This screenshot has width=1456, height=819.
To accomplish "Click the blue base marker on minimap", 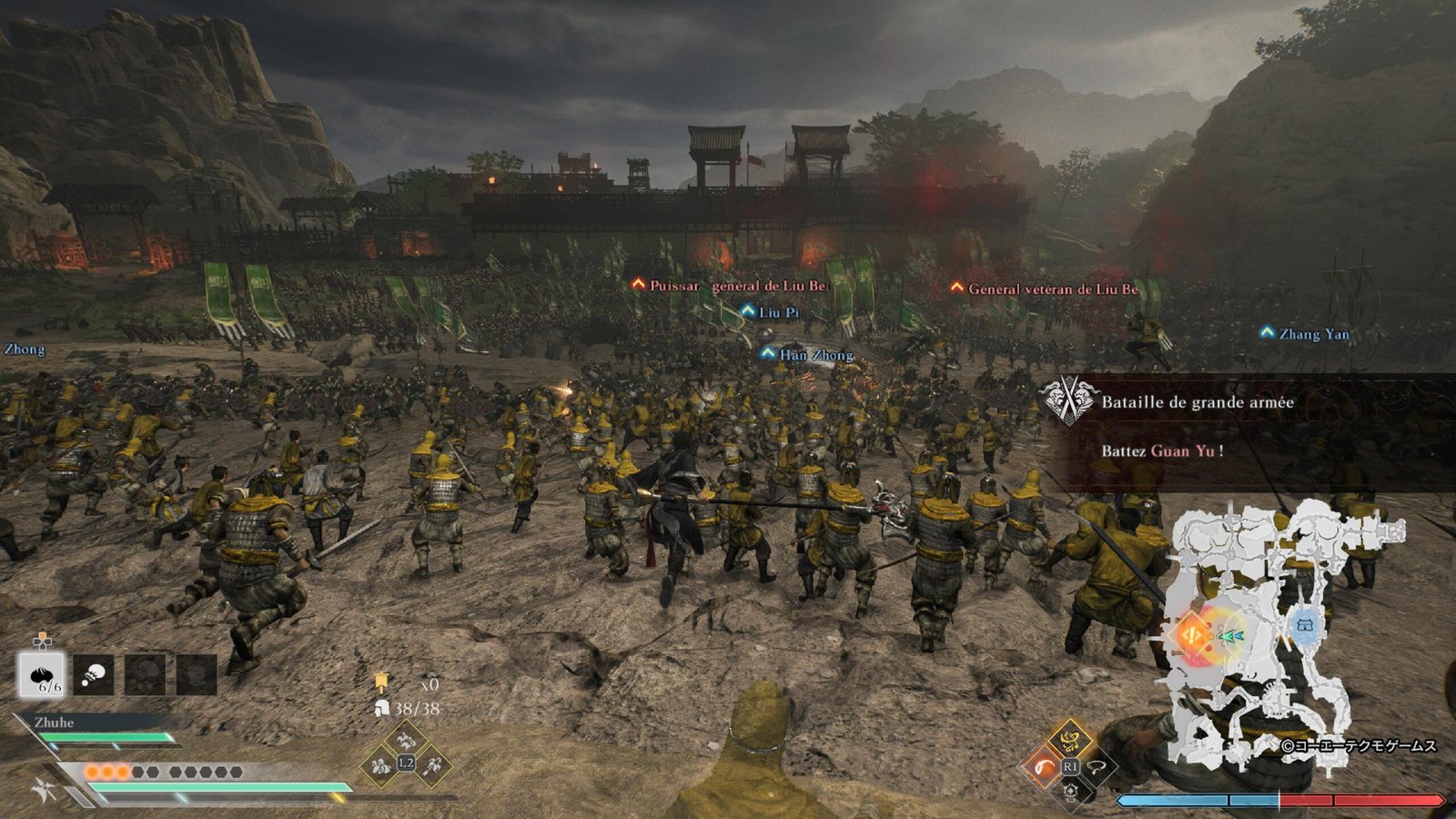I will tap(1305, 626).
